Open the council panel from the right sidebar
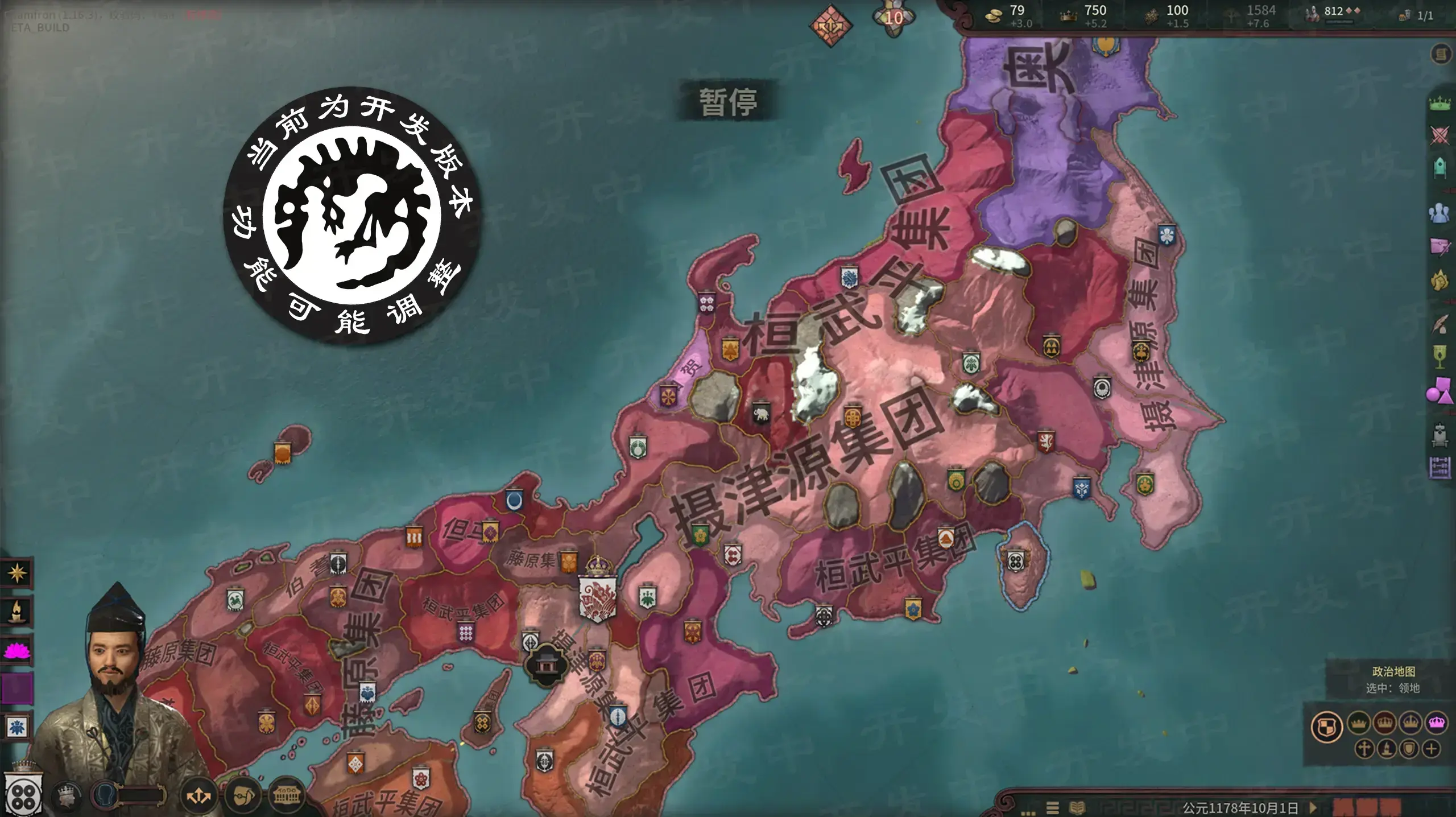This screenshot has width=1456, height=817. click(1439, 167)
